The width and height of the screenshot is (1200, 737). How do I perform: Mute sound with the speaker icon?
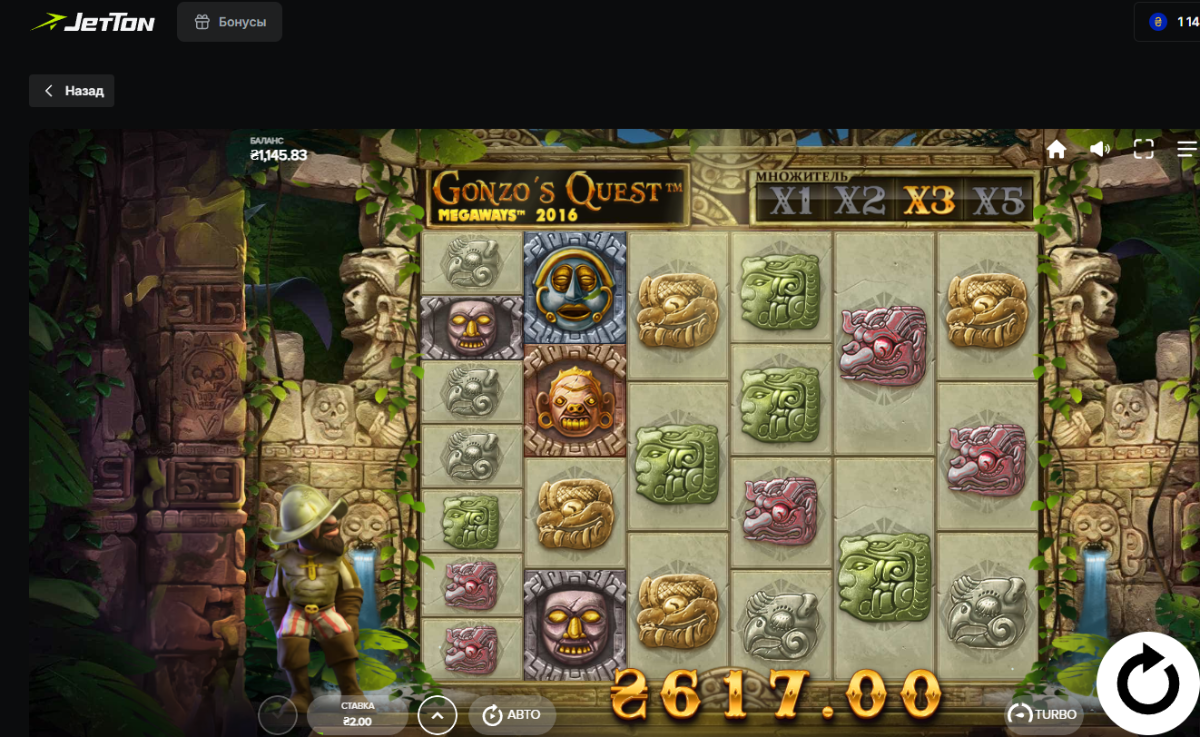tap(1100, 150)
